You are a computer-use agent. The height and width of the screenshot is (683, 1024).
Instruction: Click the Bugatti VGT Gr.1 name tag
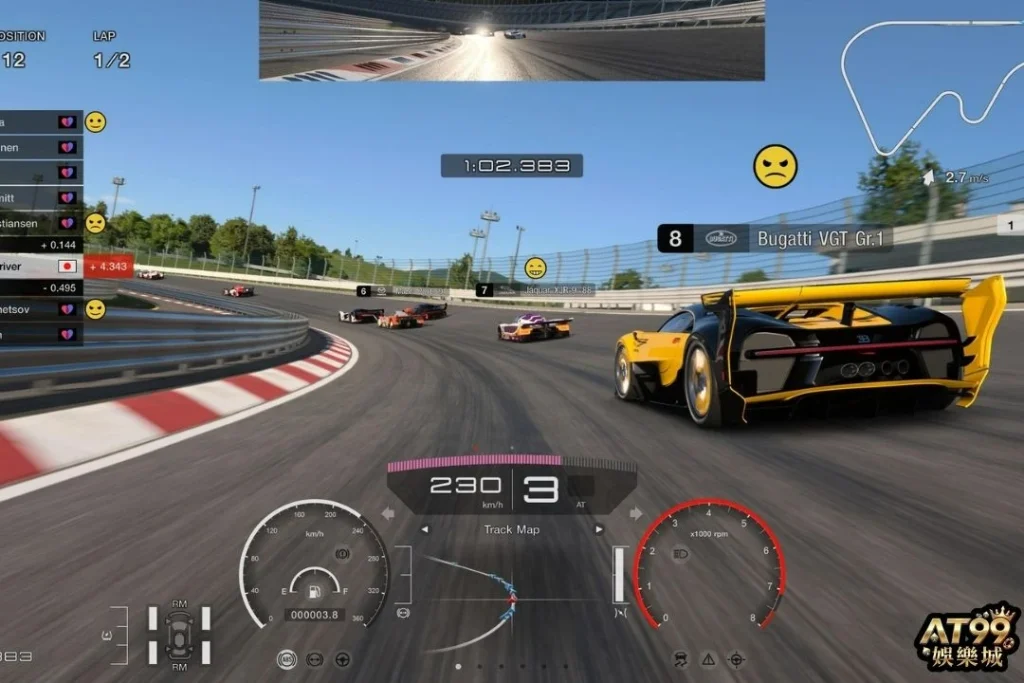[x=775, y=238]
